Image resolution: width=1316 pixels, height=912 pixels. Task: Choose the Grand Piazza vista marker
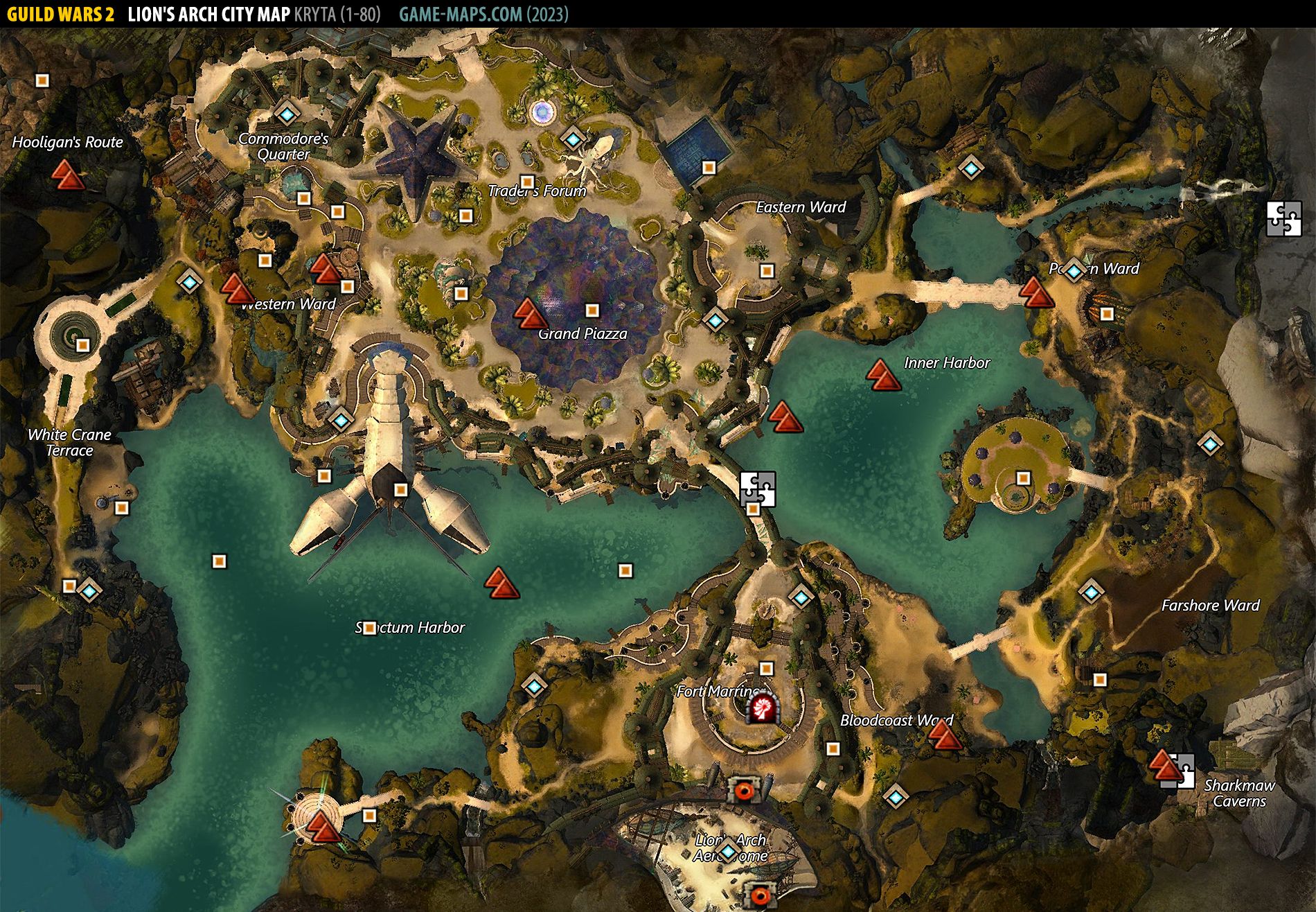tap(530, 313)
